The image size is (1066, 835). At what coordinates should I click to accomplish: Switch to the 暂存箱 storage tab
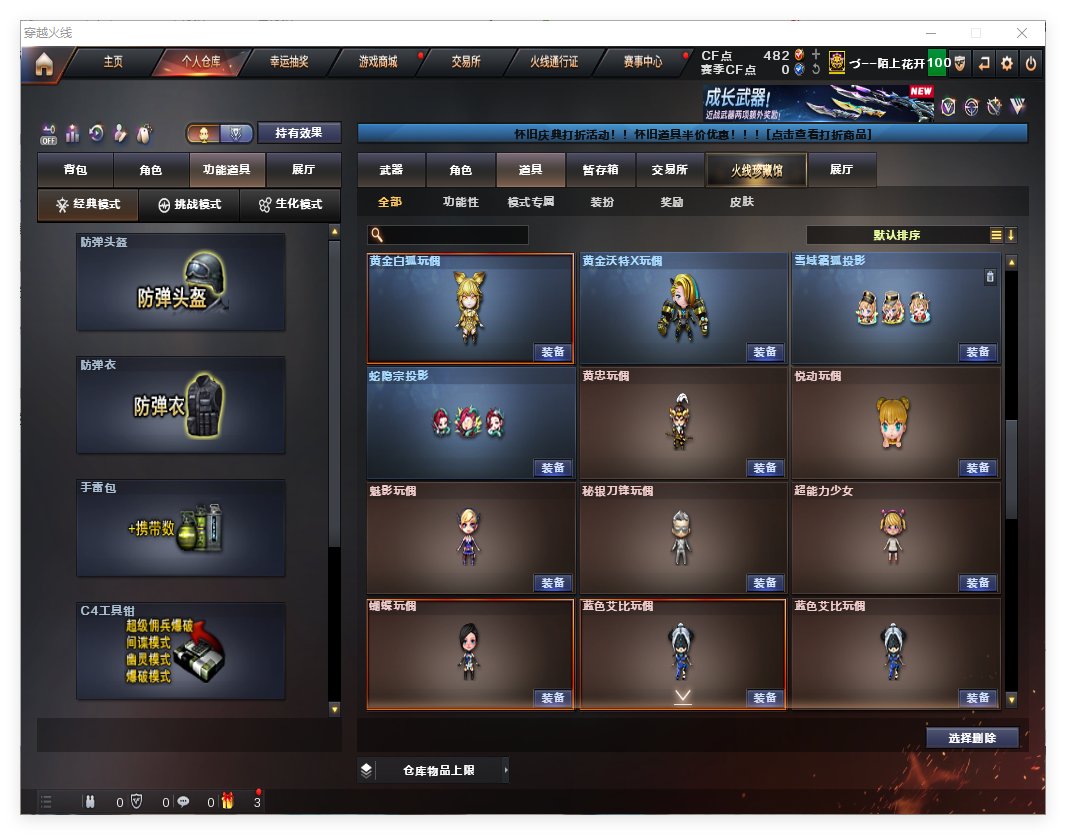pyautogui.click(x=600, y=170)
